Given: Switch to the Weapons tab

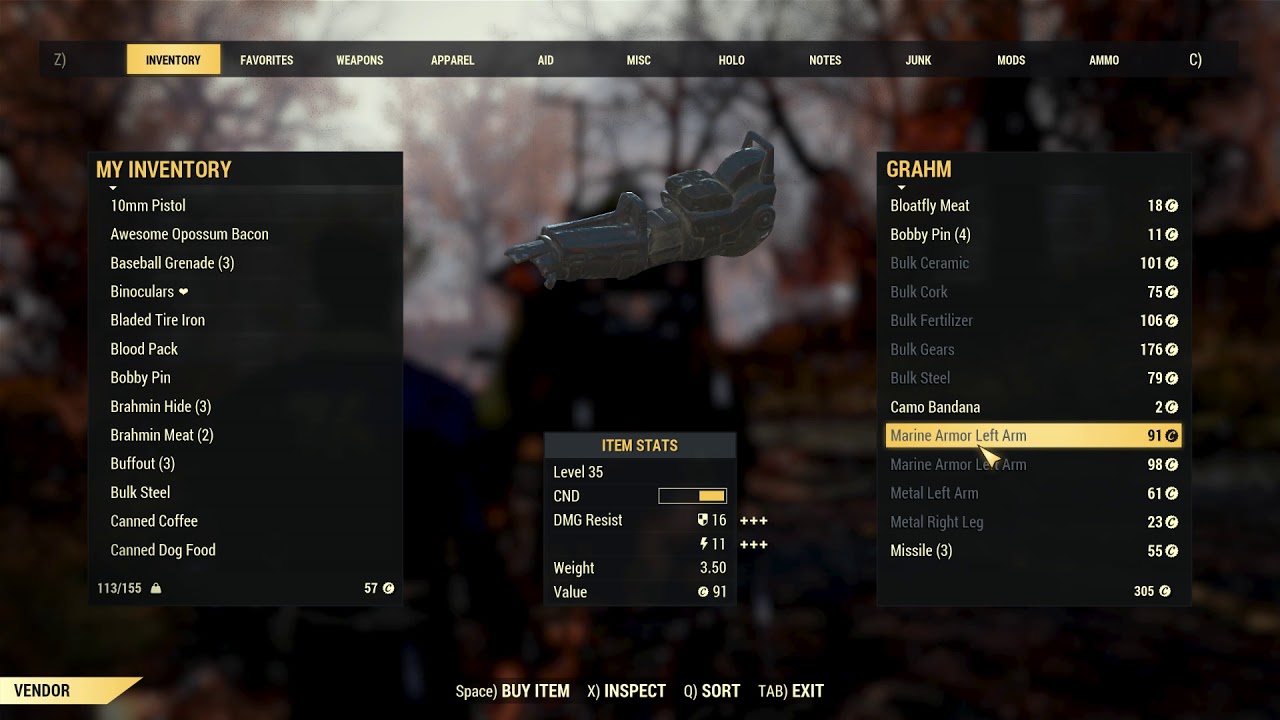Looking at the screenshot, I should click(x=359, y=60).
